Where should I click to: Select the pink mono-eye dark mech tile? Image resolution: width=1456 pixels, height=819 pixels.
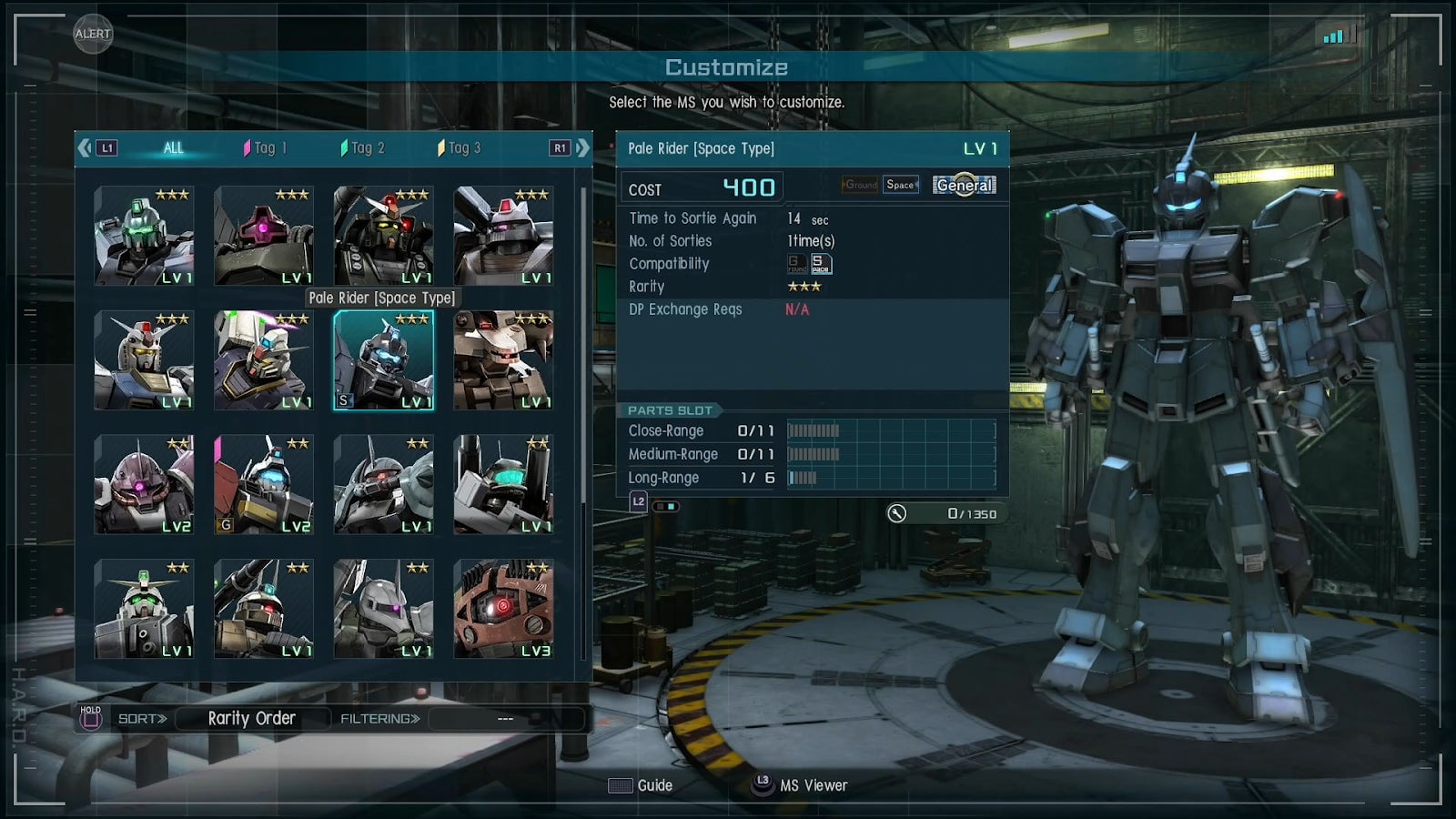tap(264, 236)
